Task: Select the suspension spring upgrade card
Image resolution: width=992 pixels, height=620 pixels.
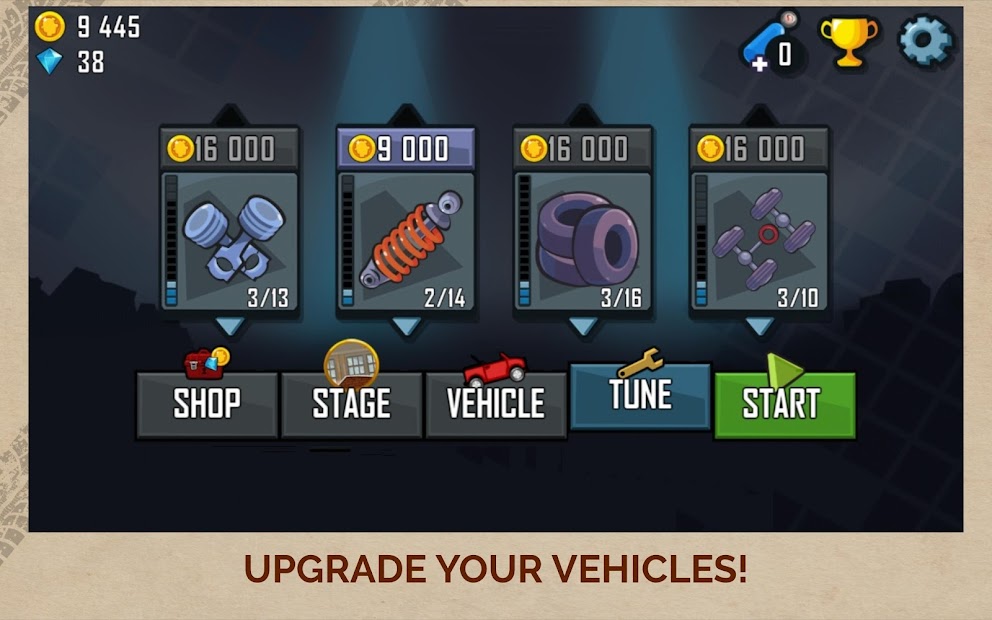Action: pos(405,241)
